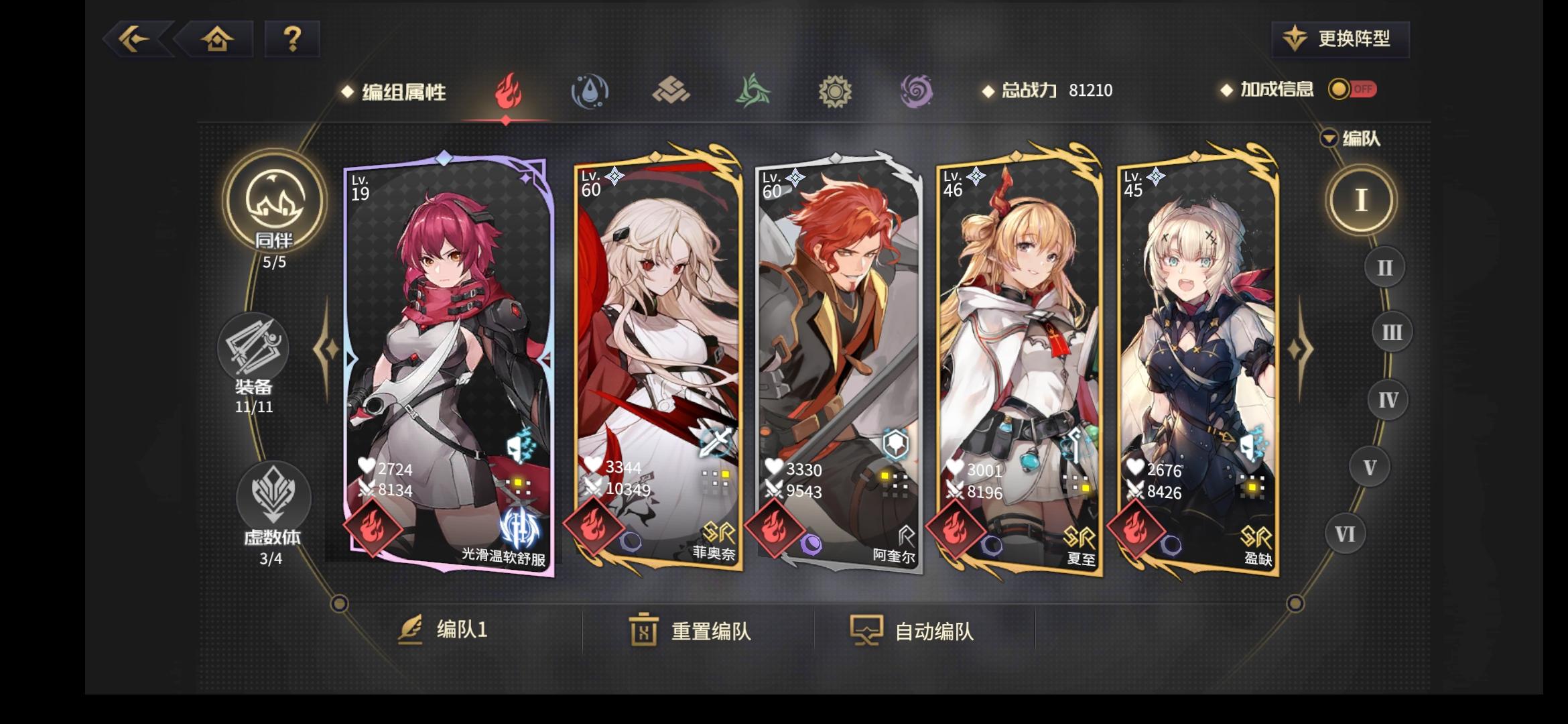
Task: Click the gear element icon
Action: click(835, 92)
